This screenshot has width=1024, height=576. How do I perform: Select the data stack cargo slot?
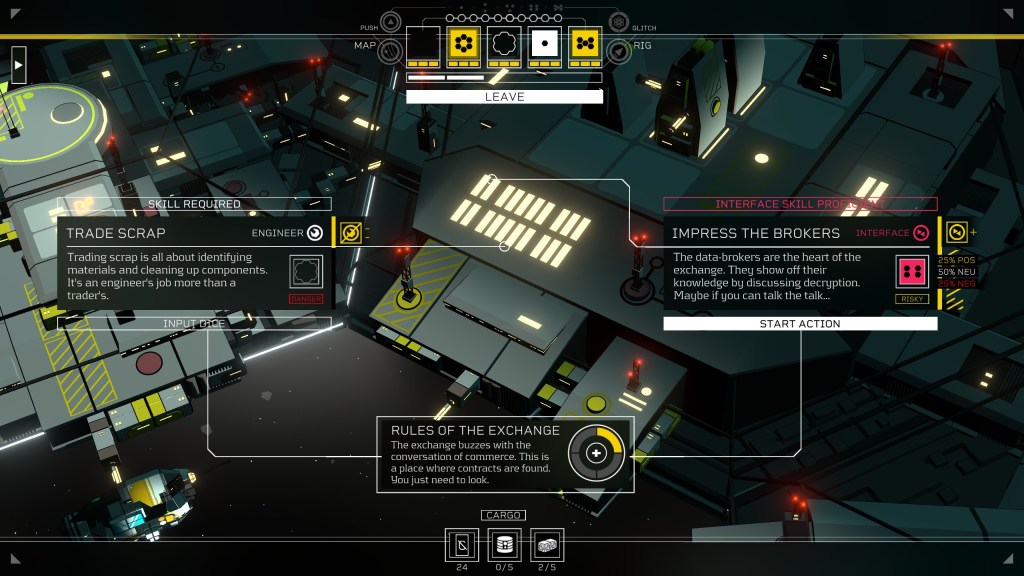pyautogui.click(x=504, y=545)
